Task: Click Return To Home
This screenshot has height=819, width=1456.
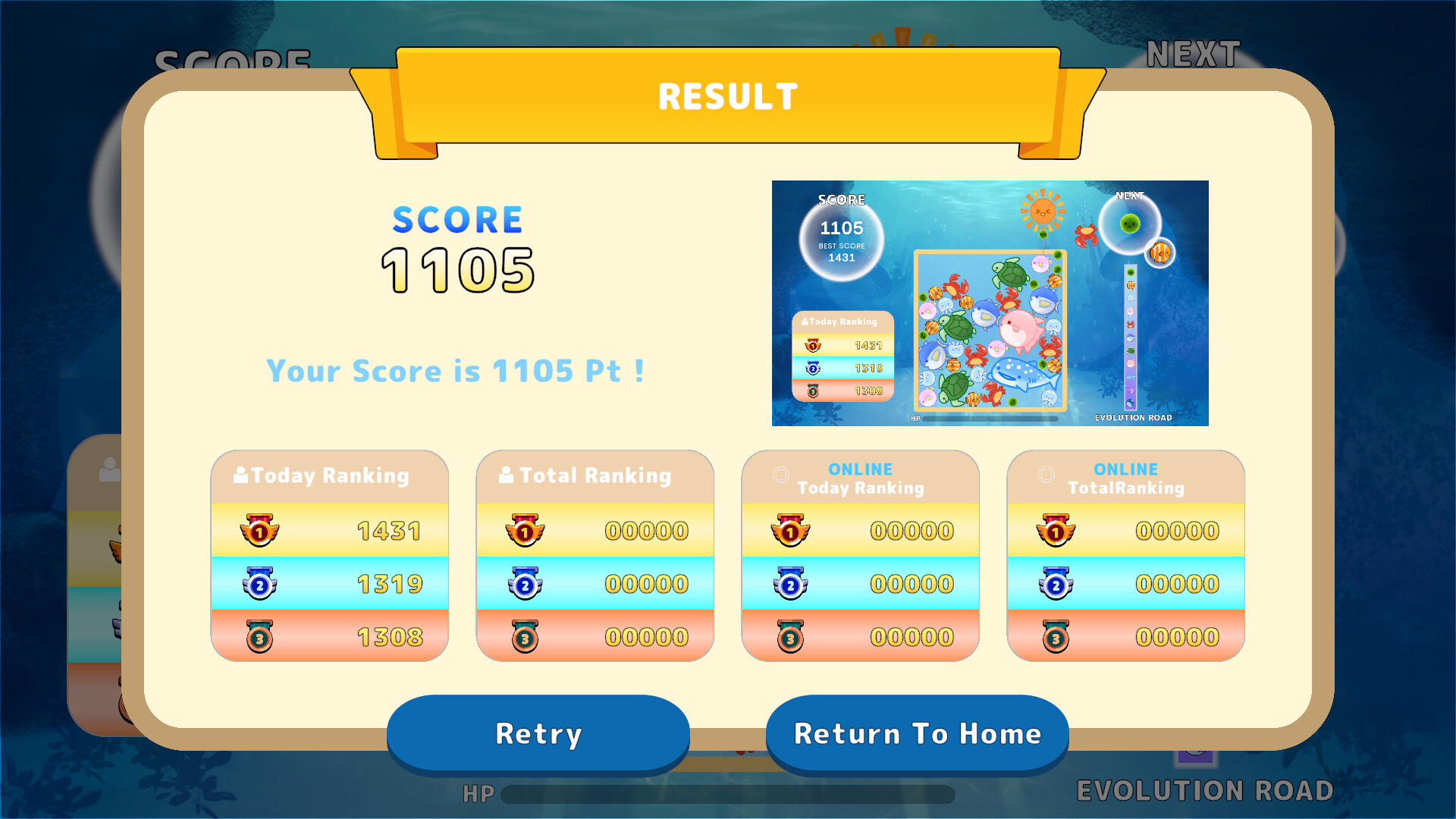Action: point(918,733)
